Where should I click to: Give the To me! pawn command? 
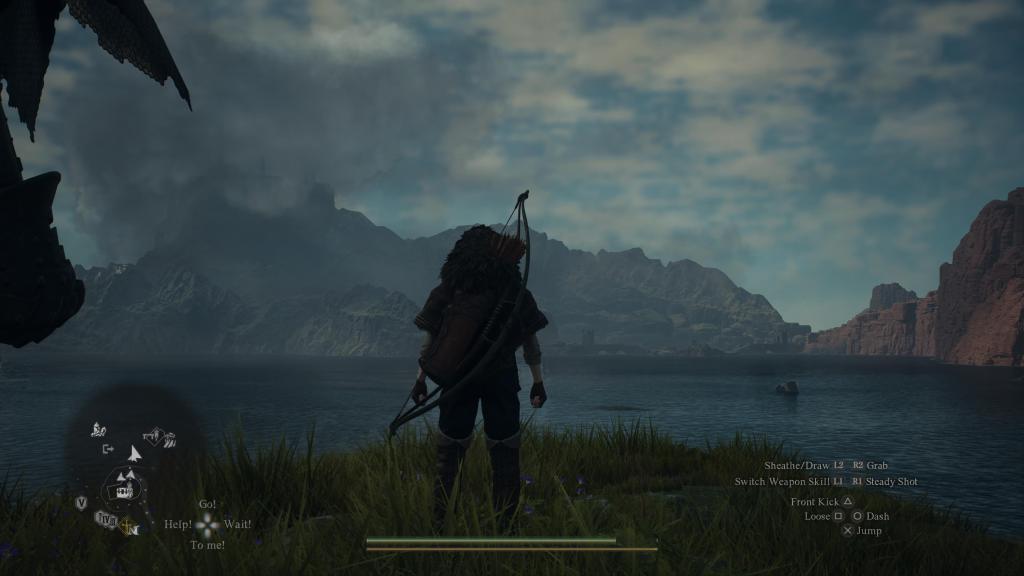tap(207, 545)
